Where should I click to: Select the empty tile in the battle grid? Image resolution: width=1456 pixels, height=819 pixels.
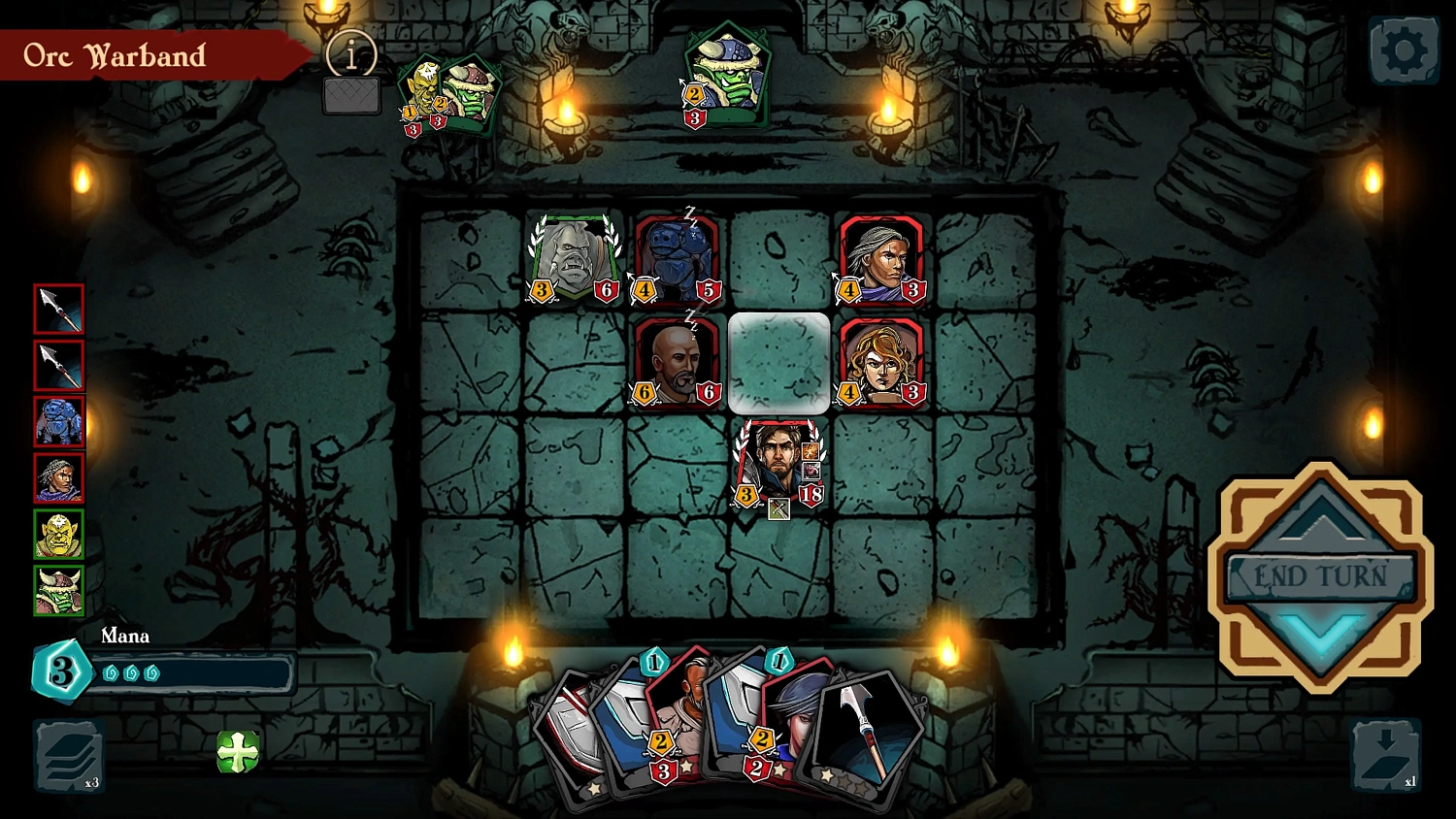point(778,363)
